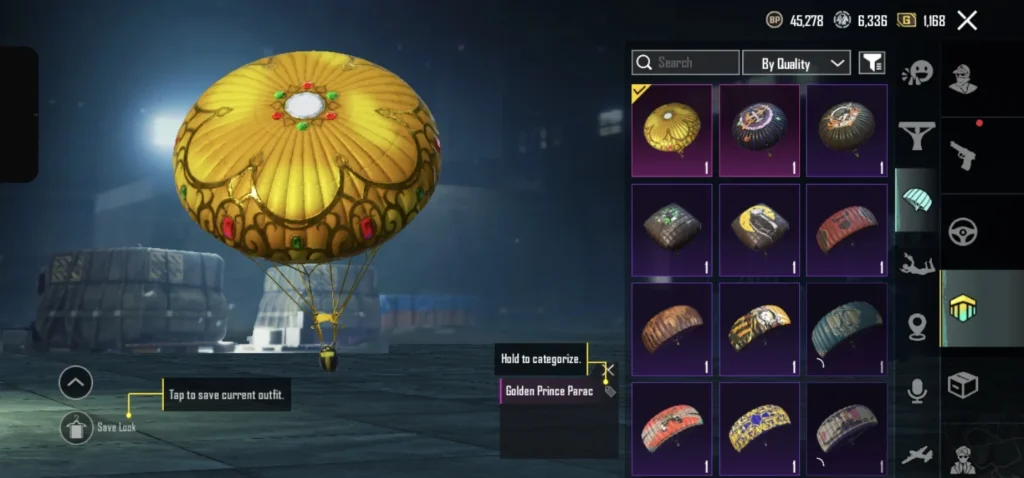Open the steering wheel vehicles category
Image resolution: width=1024 pixels, height=478 pixels.
point(963,231)
